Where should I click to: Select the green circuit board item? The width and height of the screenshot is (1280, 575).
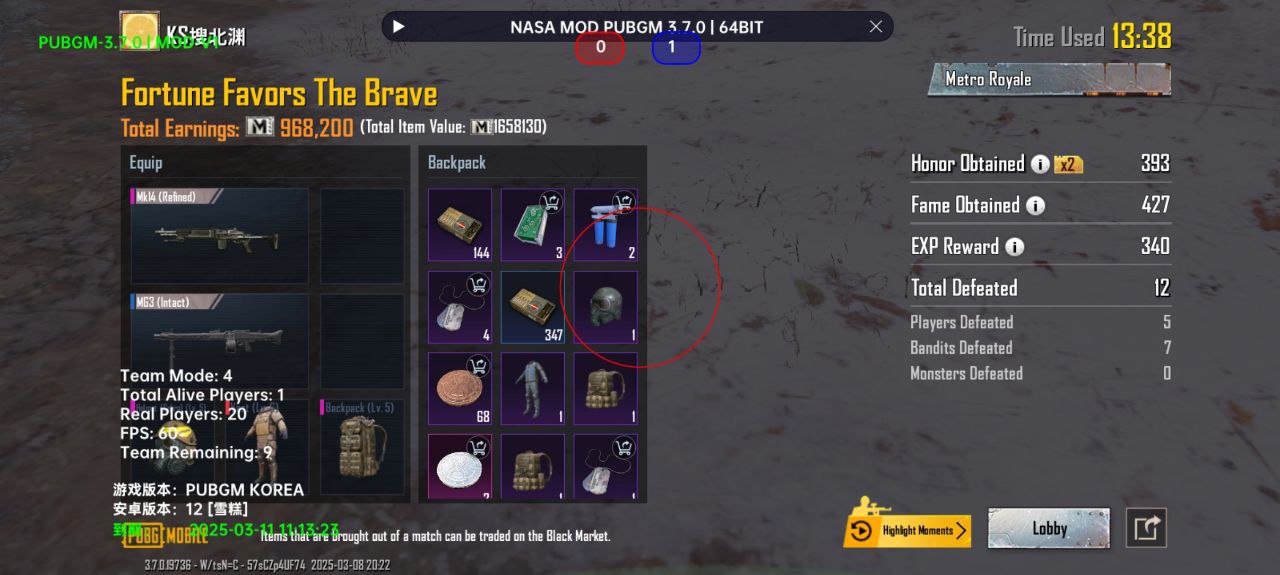(x=533, y=225)
